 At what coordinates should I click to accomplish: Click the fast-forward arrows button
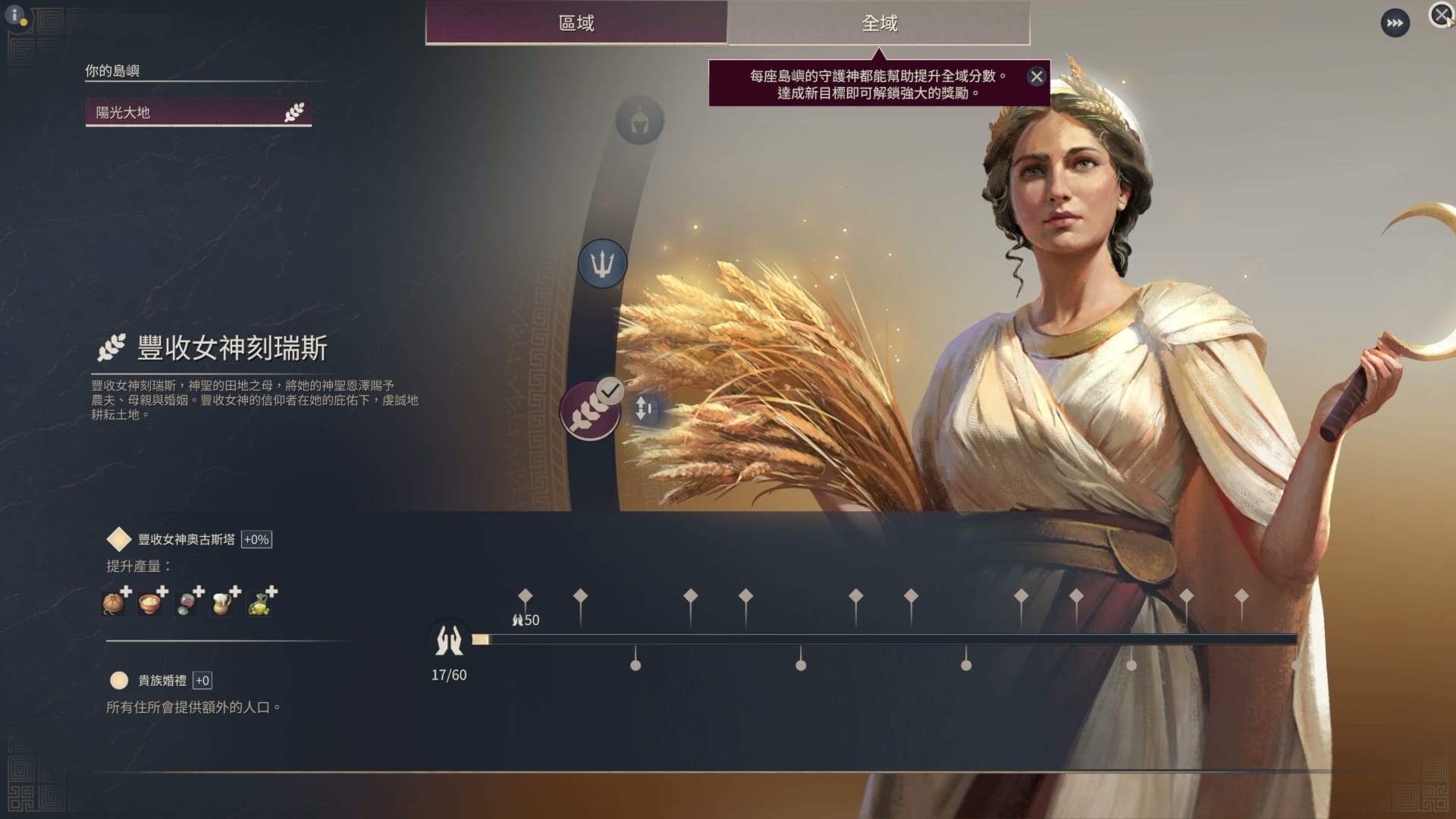[x=1395, y=24]
